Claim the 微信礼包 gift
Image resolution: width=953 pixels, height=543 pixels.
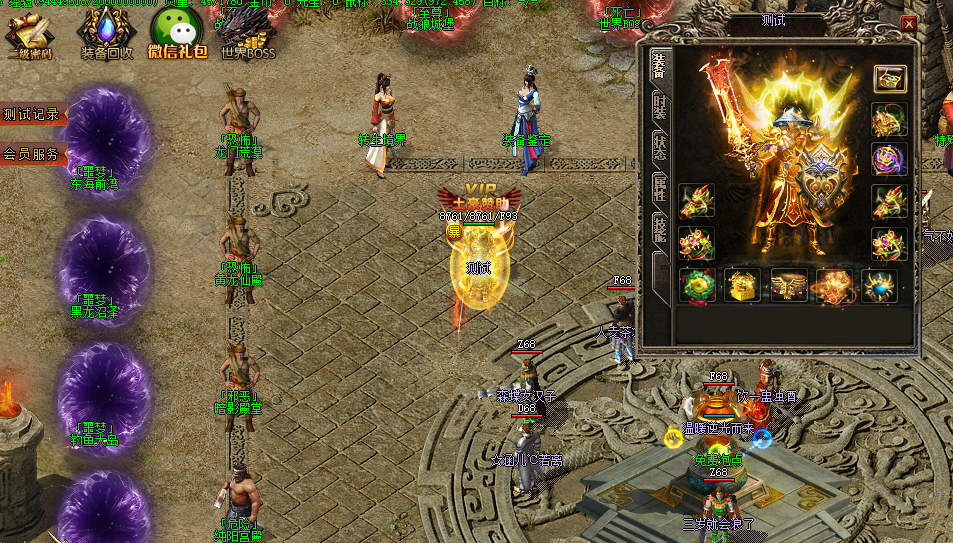[x=177, y=32]
